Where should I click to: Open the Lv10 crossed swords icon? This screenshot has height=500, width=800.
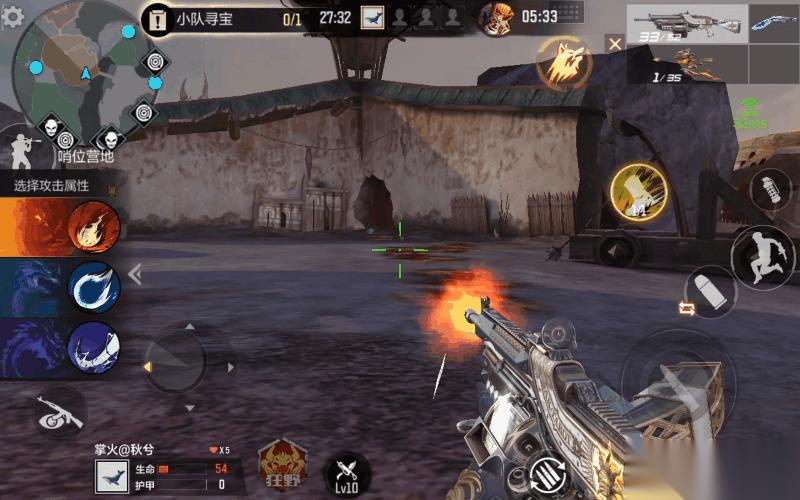coord(348,472)
